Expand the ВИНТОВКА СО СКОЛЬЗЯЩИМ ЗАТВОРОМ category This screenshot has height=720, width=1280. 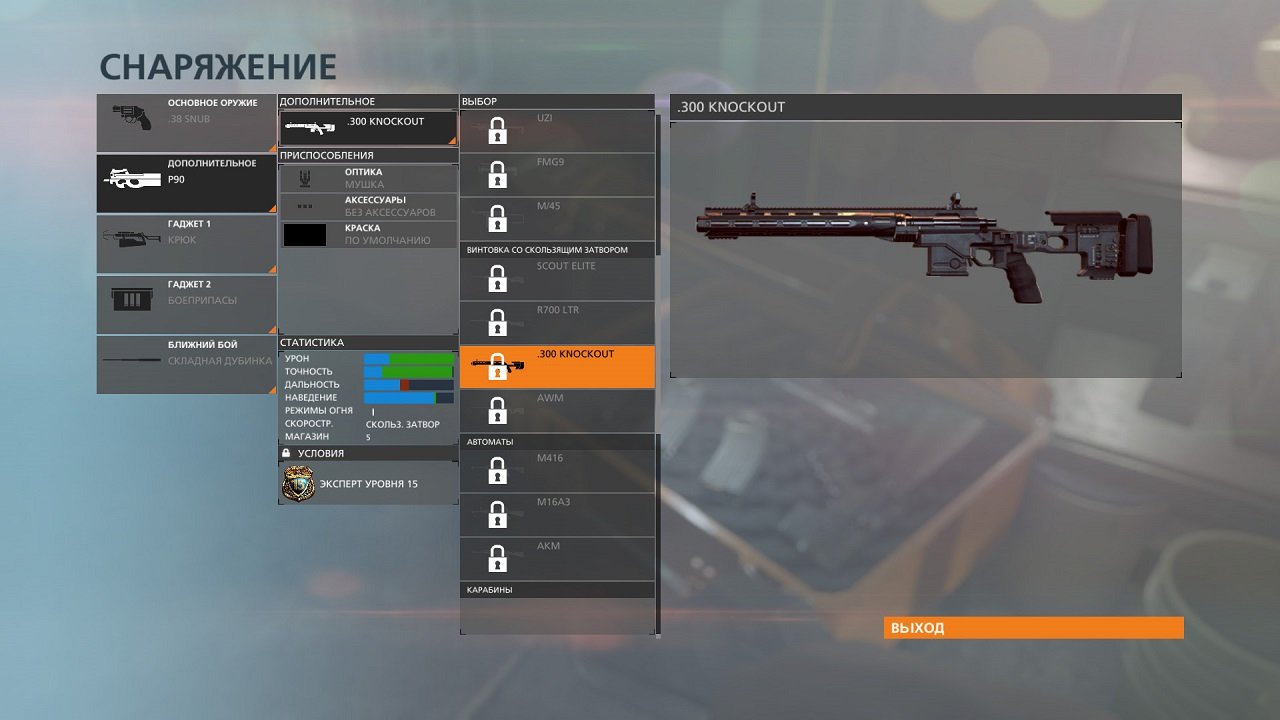click(557, 248)
